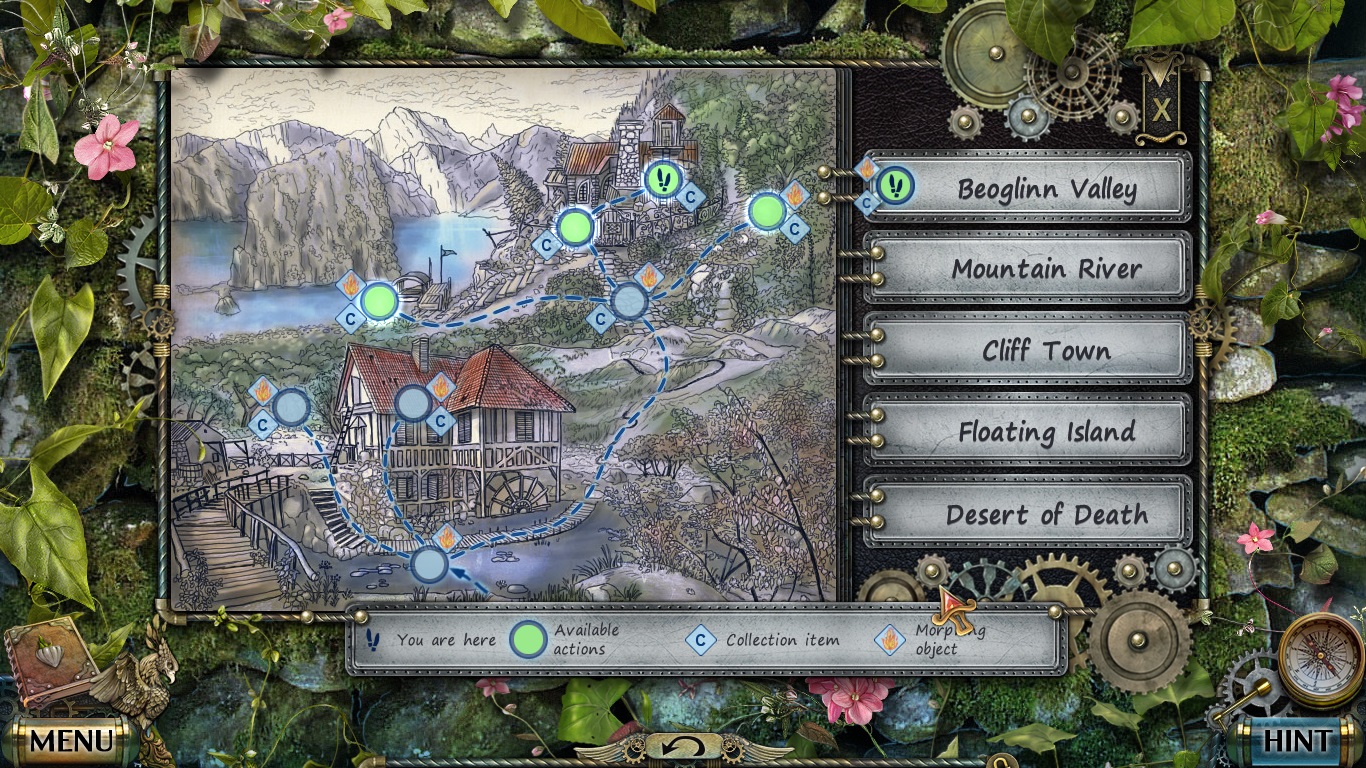
Task: Click the grey marker at the path's bottom
Action: 430,565
